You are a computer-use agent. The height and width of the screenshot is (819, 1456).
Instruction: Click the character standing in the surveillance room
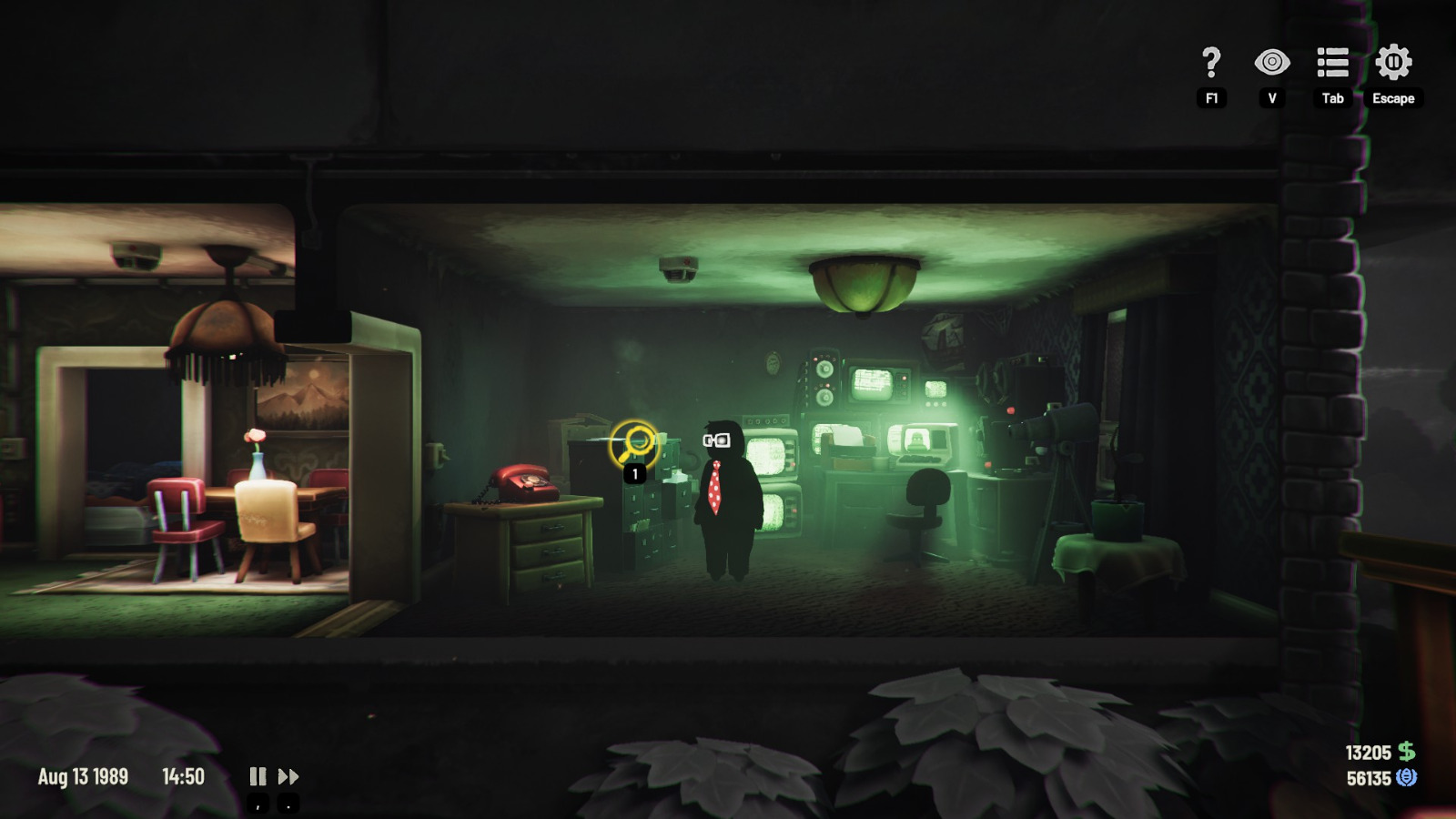[x=724, y=500]
